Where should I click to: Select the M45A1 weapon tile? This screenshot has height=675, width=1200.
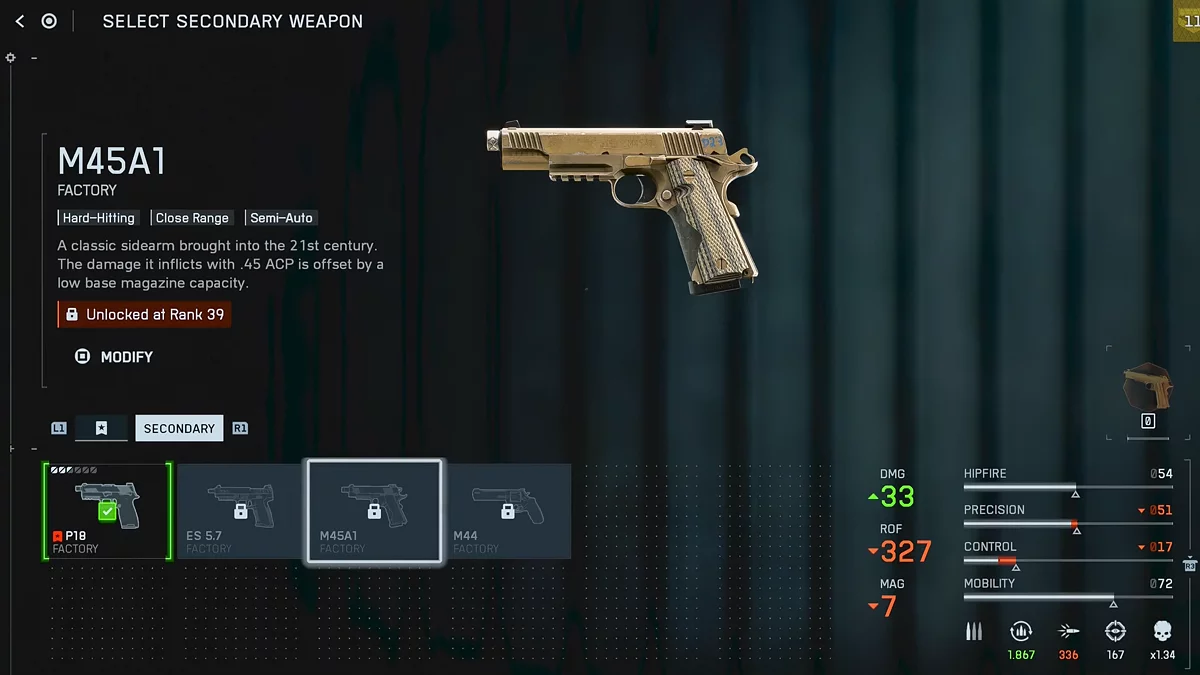click(x=374, y=511)
